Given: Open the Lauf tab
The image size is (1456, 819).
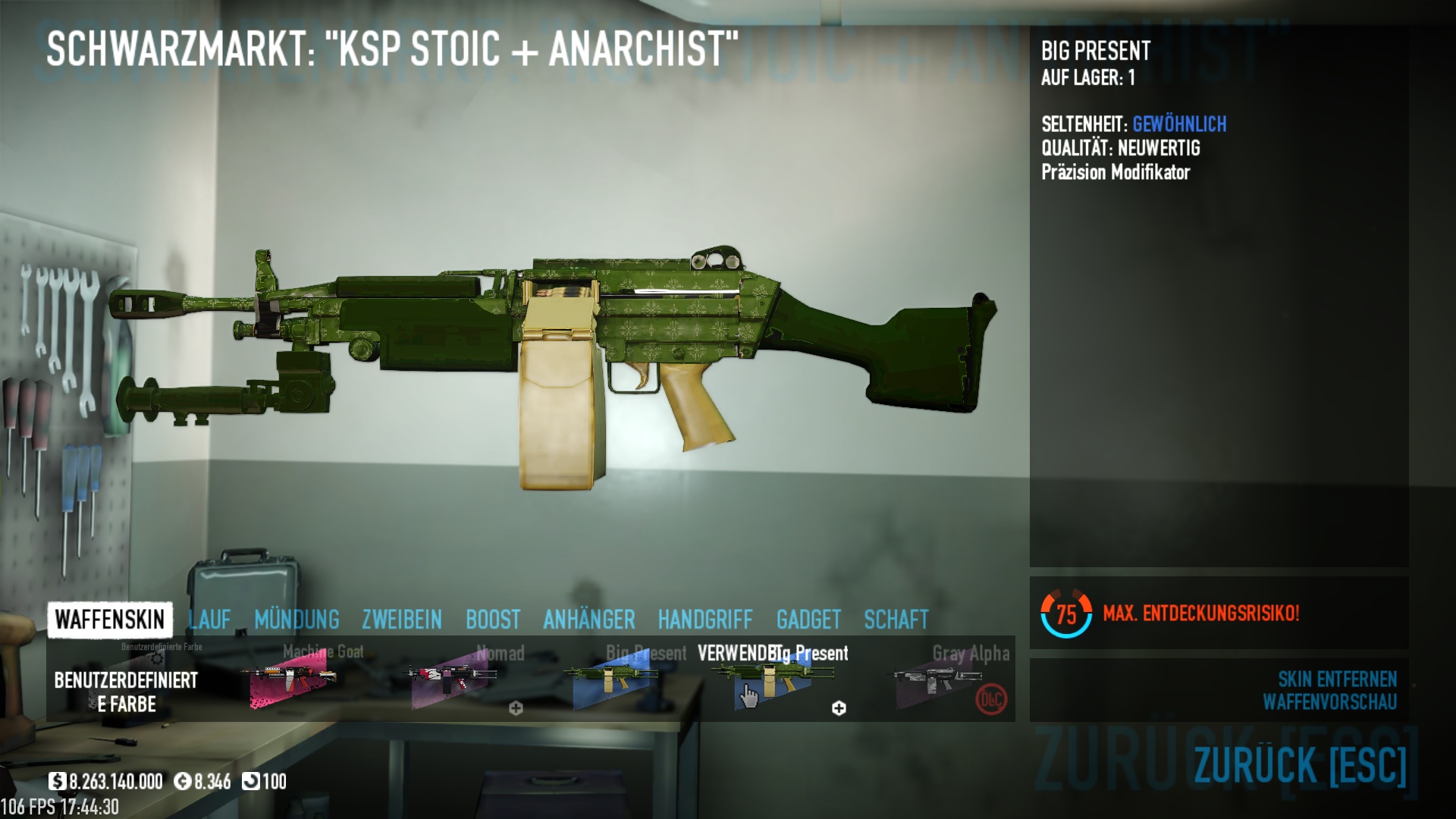Looking at the screenshot, I should click(x=209, y=620).
